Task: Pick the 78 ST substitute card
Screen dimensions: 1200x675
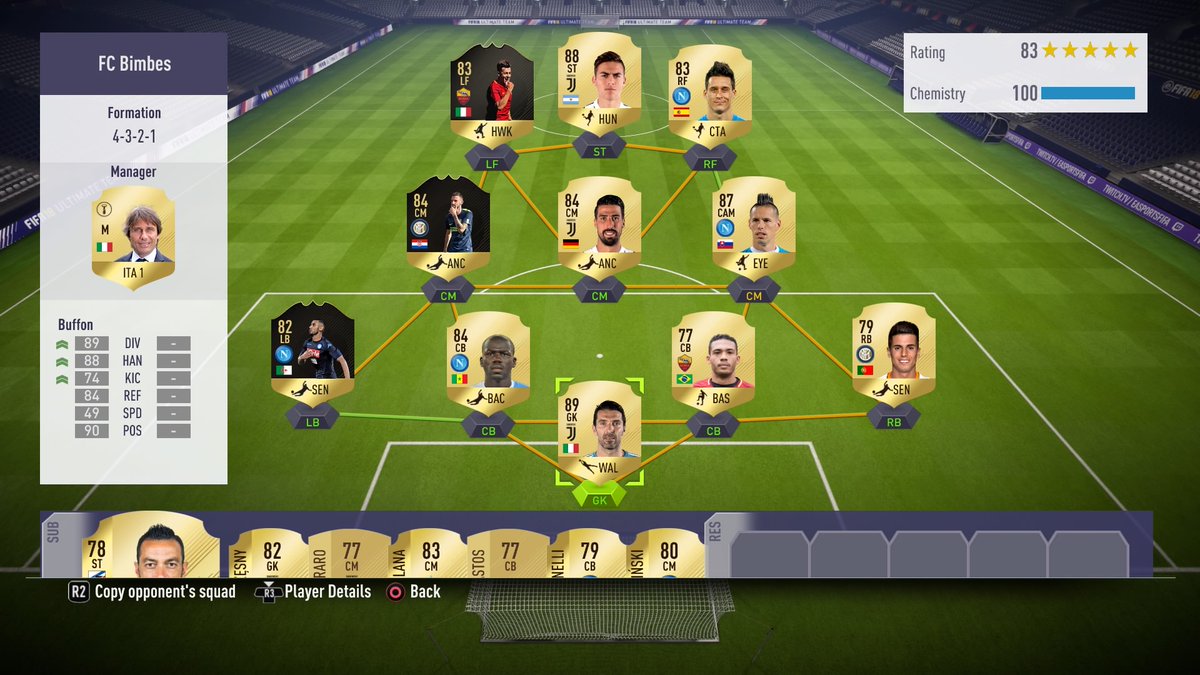Action: 150,546
